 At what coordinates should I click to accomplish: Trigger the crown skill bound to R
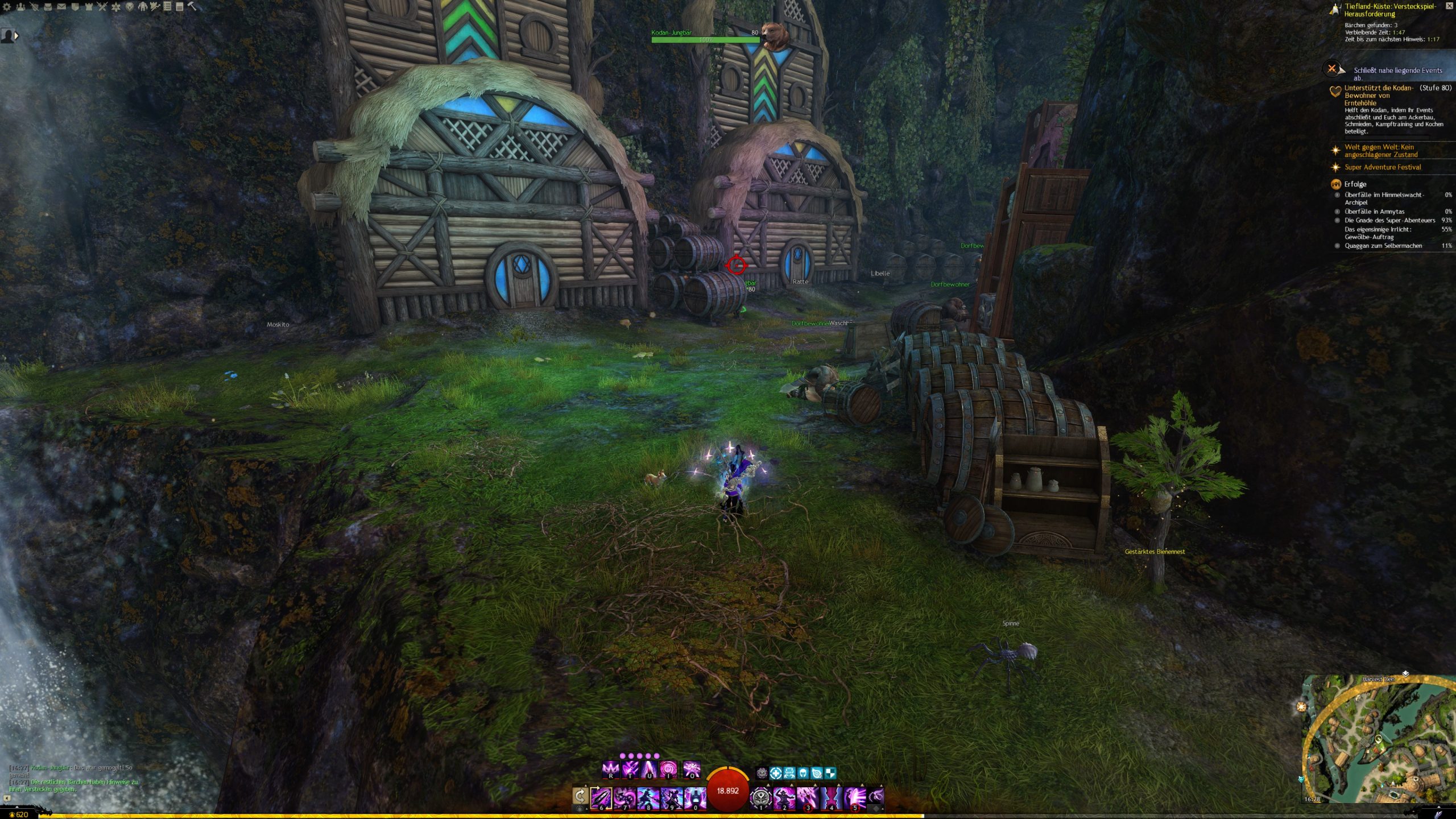pos(610,770)
